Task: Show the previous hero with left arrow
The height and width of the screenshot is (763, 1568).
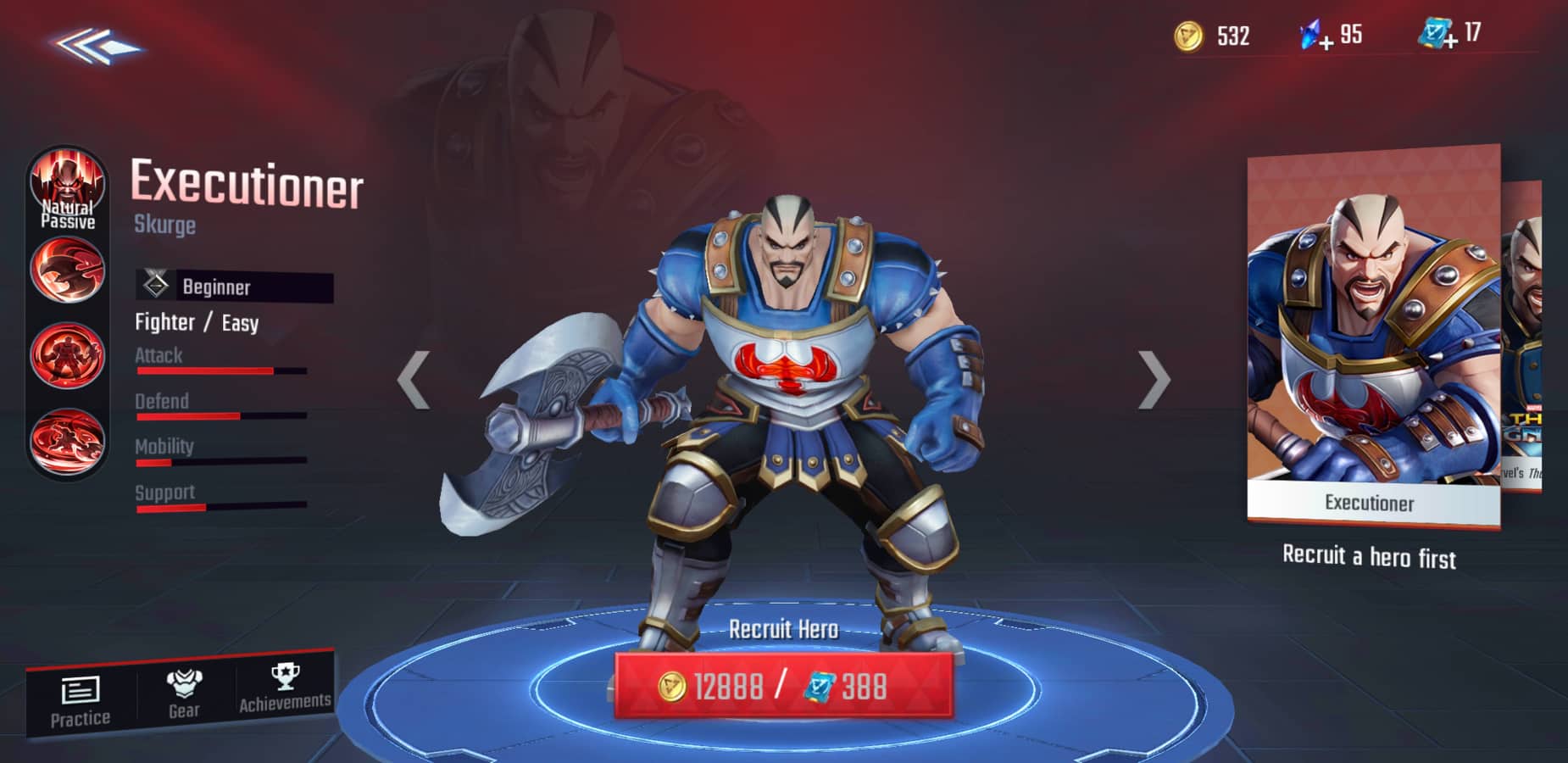Action: (x=414, y=379)
